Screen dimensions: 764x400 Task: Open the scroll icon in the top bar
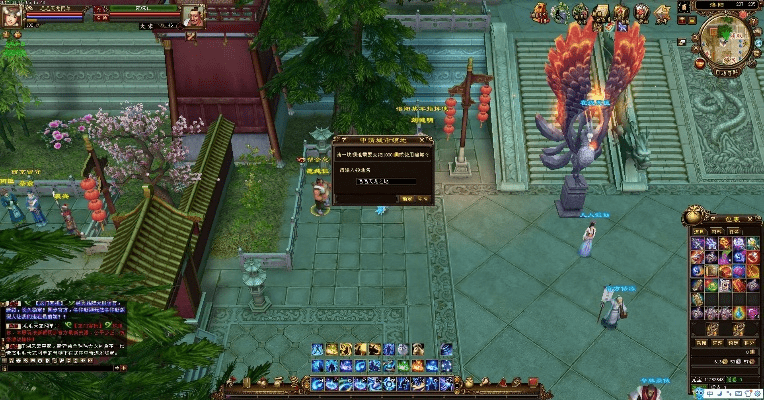[x=601, y=13]
